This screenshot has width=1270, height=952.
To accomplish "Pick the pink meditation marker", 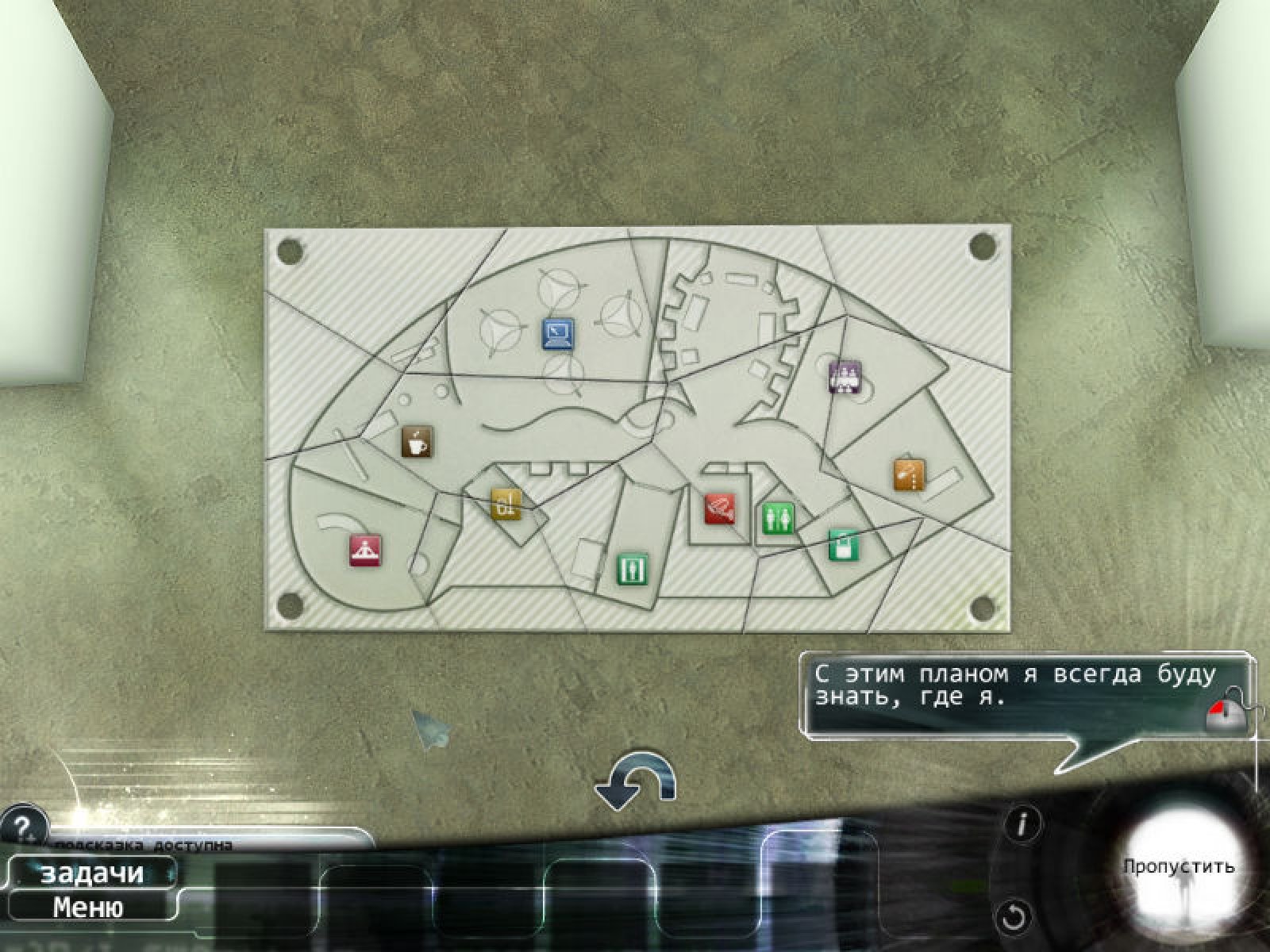I will [365, 550].
